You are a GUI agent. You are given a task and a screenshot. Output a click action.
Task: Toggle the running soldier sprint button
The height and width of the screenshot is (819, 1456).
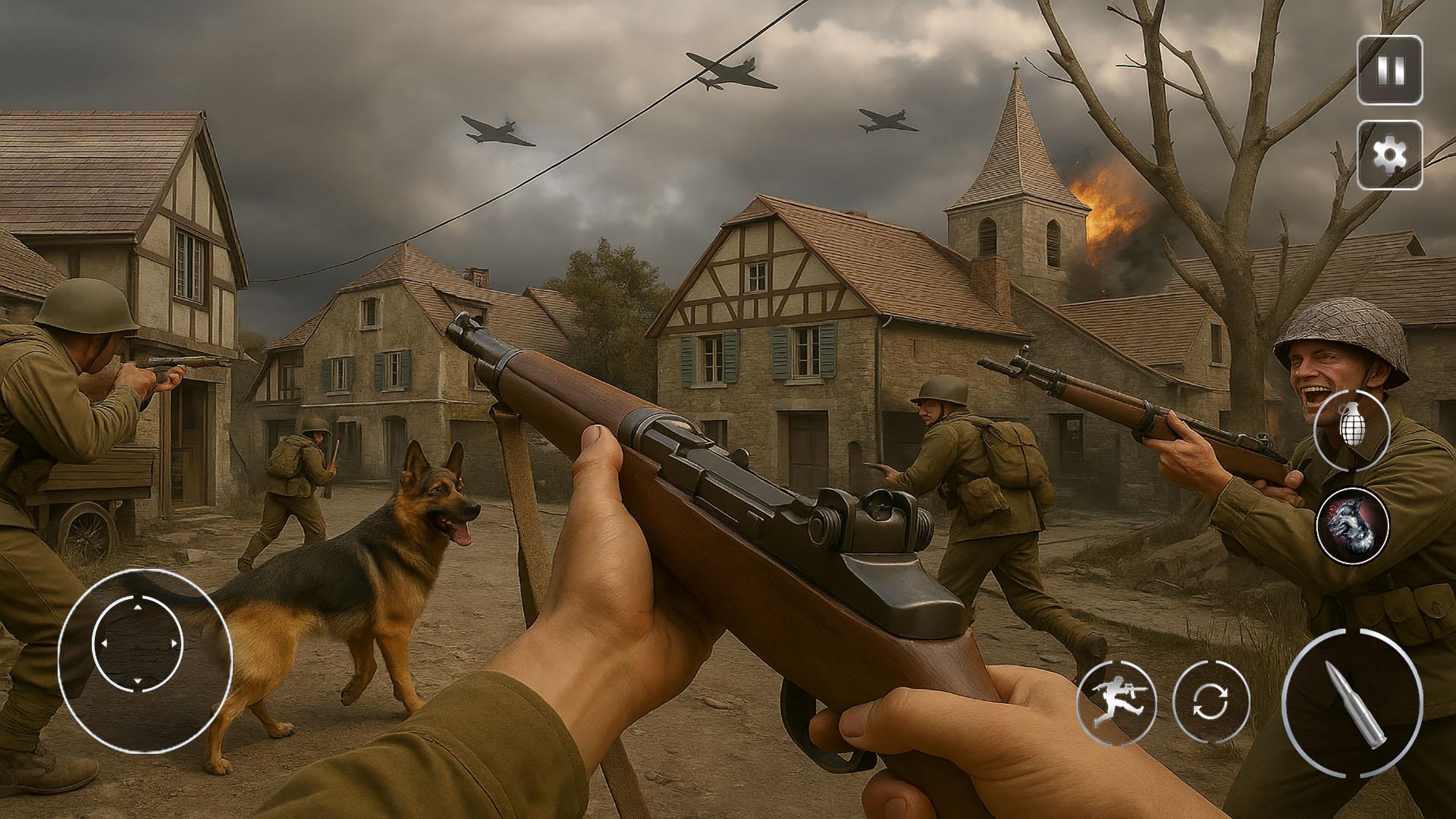pos(1116,700)
